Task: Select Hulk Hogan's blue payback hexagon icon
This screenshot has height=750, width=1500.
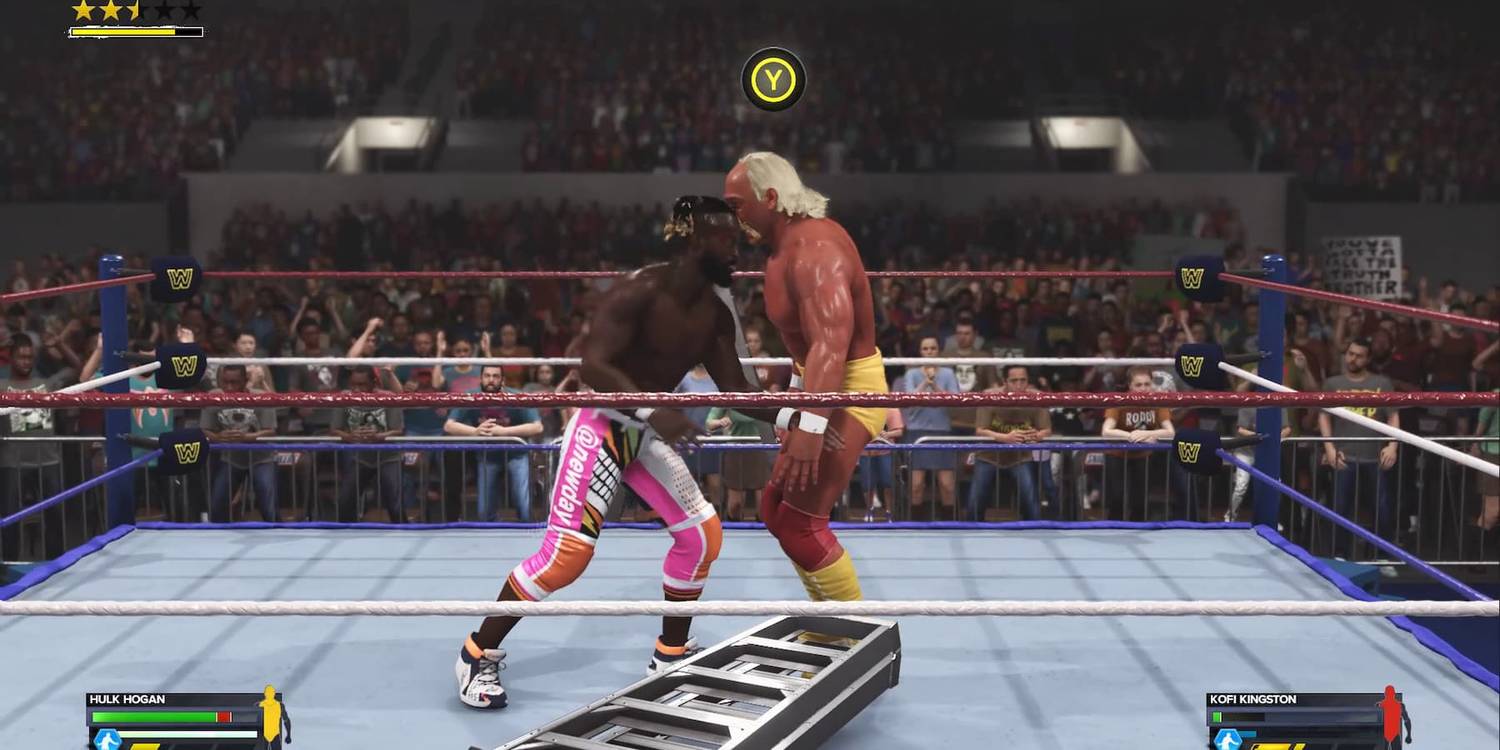Action: point(108,737)
